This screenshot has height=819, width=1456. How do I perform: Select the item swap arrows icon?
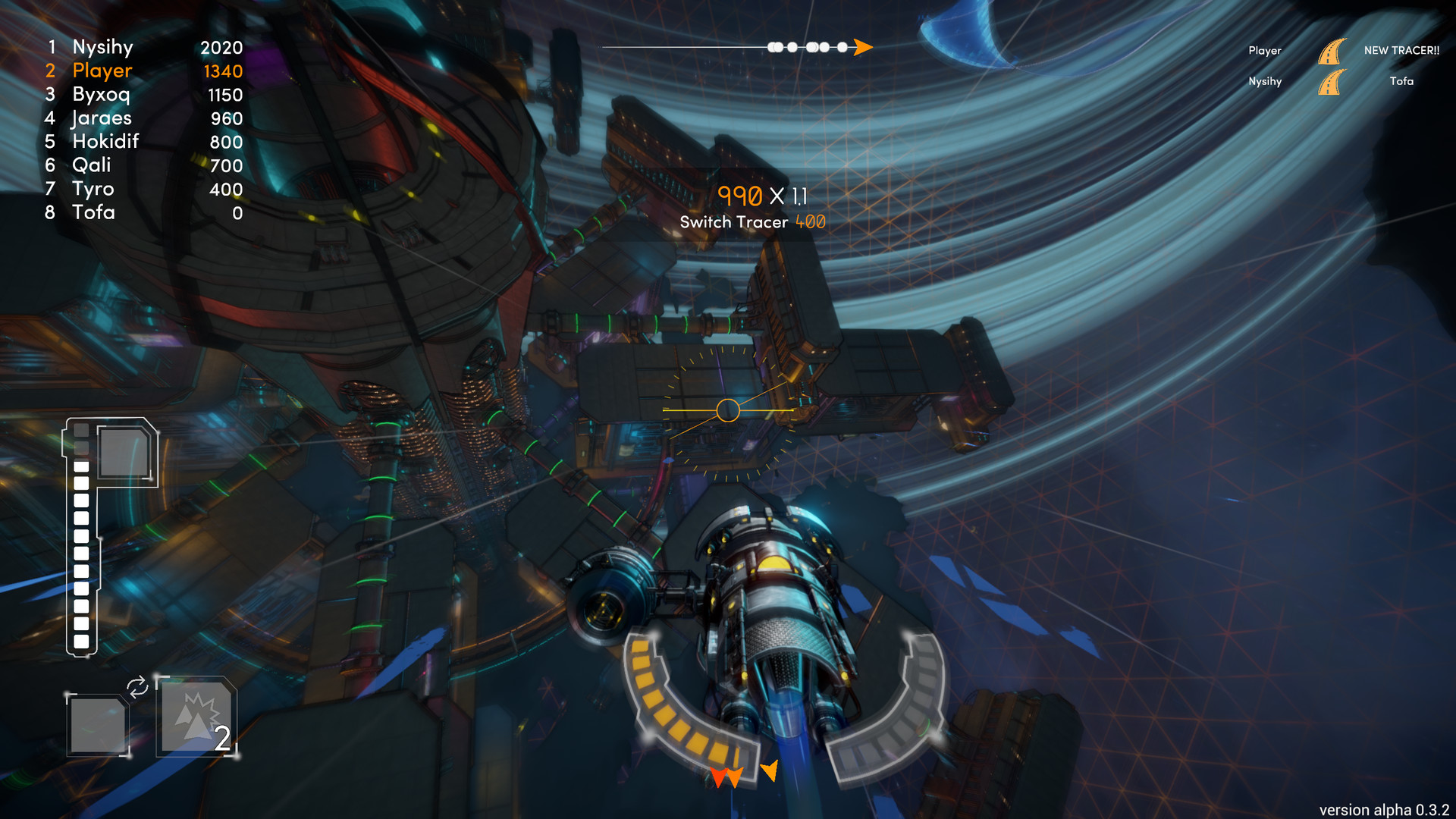pos(138,689)
